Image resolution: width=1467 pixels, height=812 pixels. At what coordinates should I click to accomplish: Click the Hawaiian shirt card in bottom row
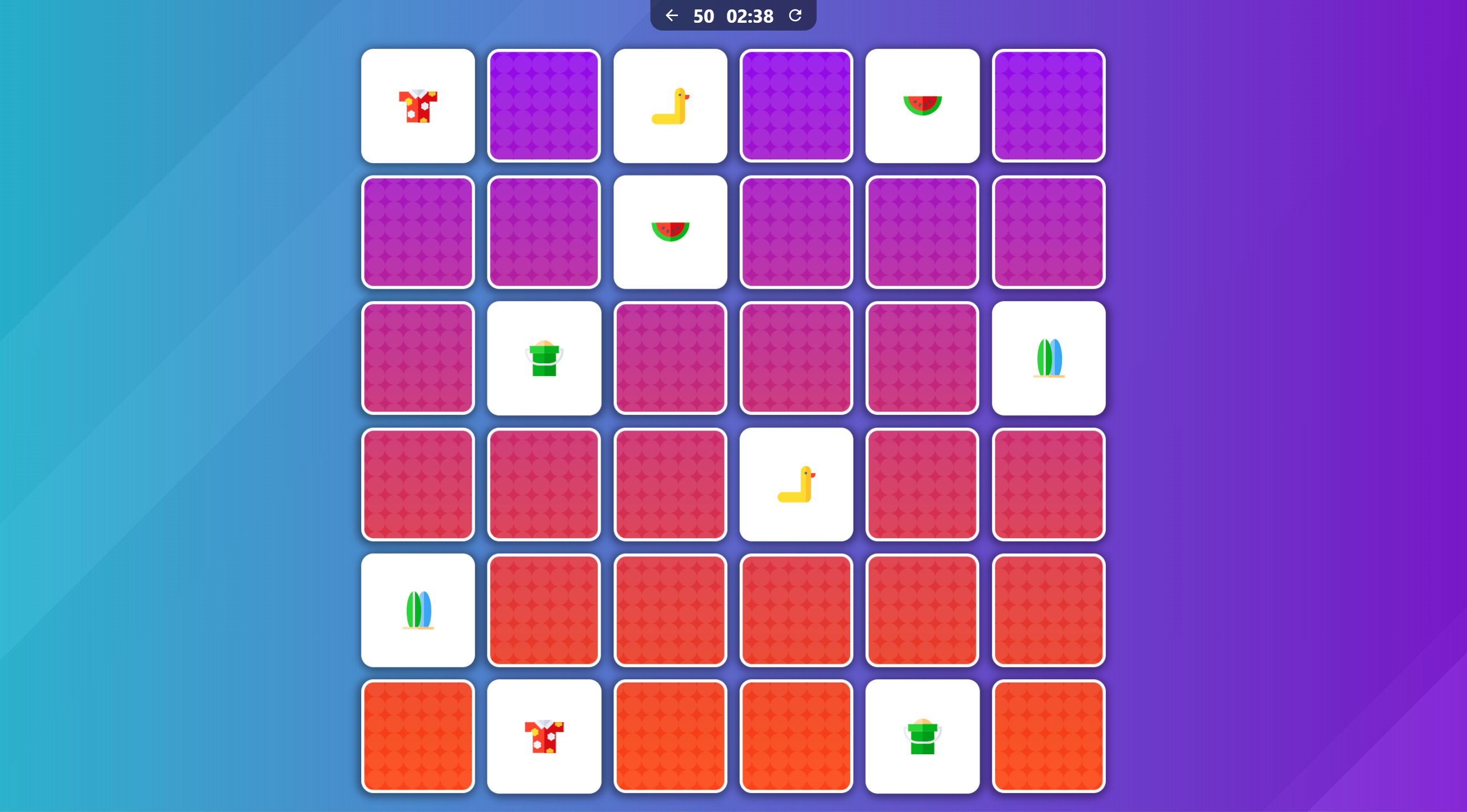[544, 736]
